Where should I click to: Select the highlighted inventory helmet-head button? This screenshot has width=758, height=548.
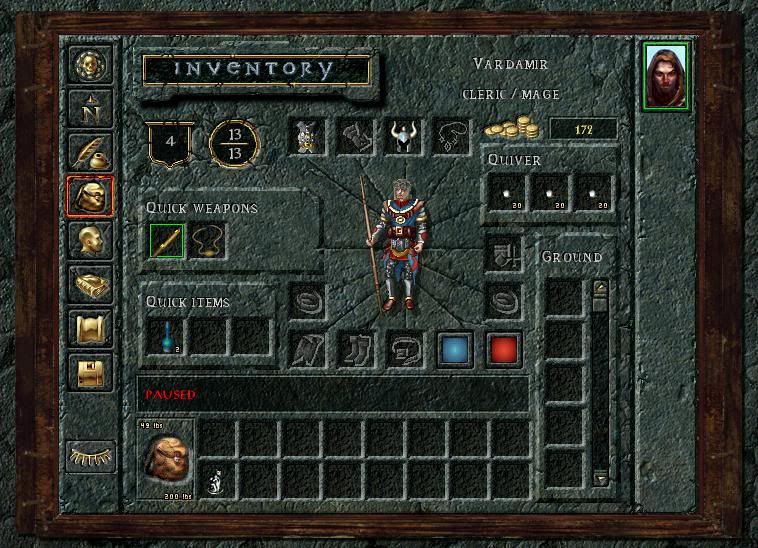coord(90,196)
